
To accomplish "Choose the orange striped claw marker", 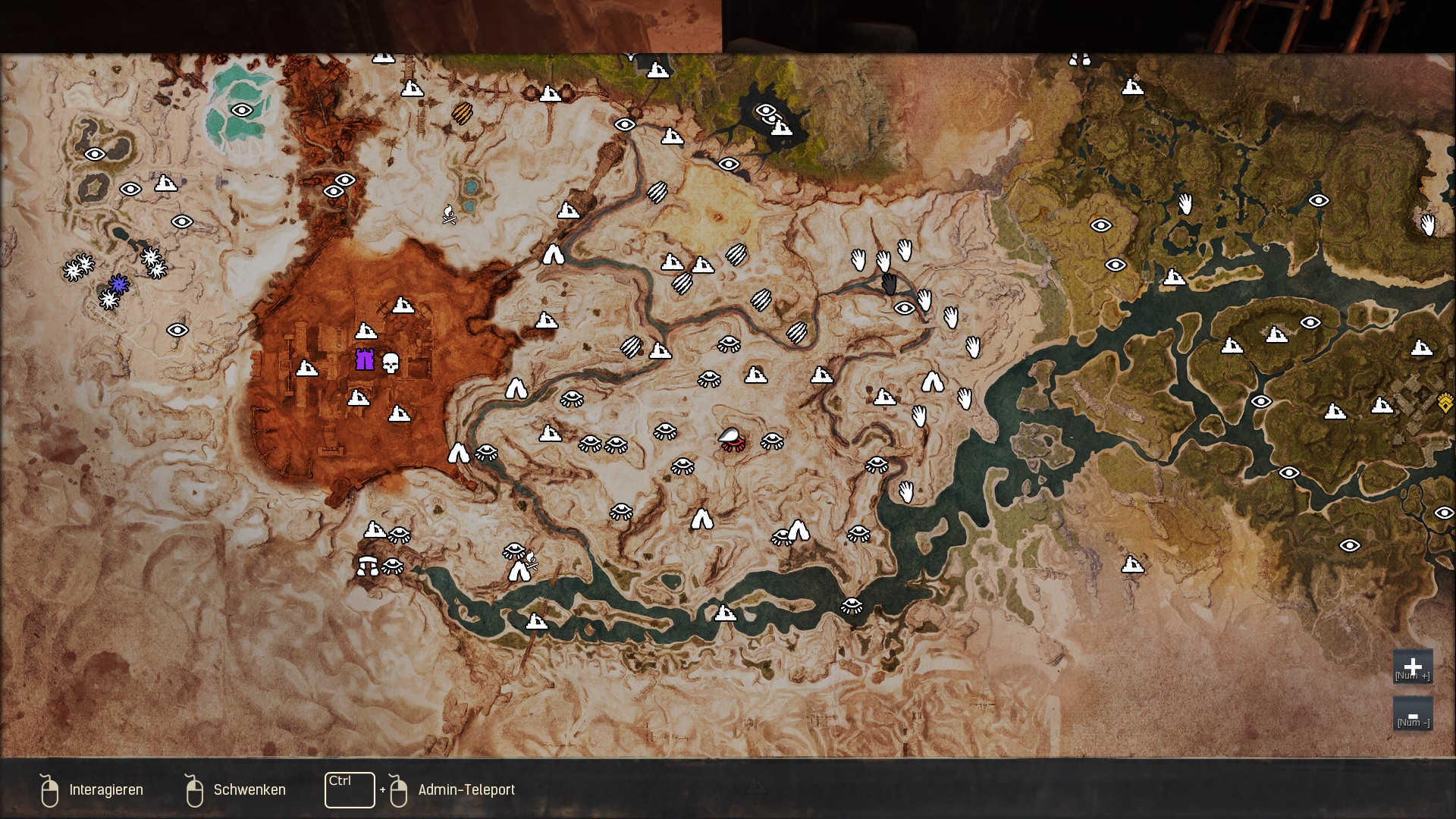I will point(462,113).
